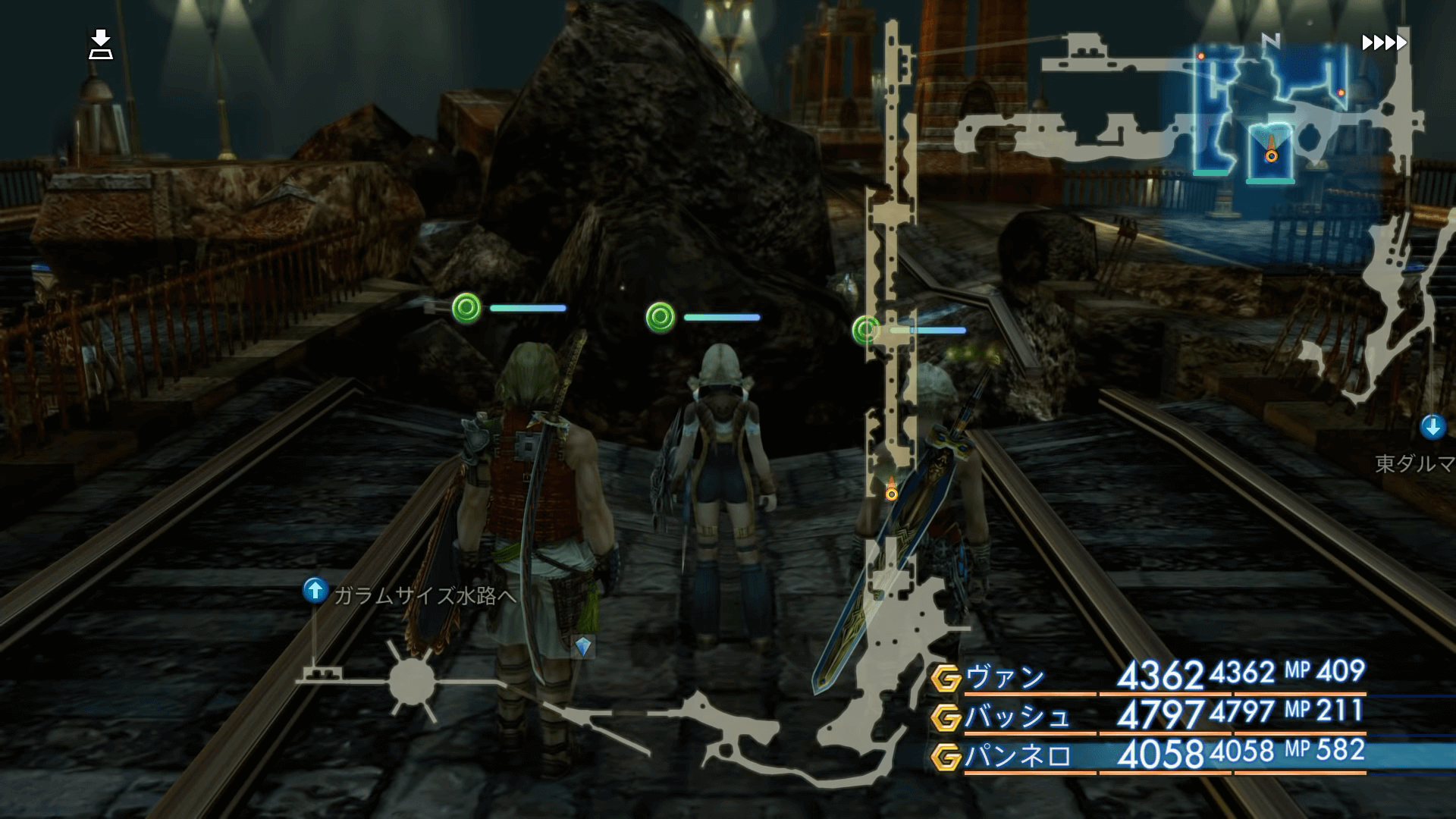This screenshot has height=819, width=1456.
Task: Open the highlighted blue minimap area
Action: point(1270,114)
